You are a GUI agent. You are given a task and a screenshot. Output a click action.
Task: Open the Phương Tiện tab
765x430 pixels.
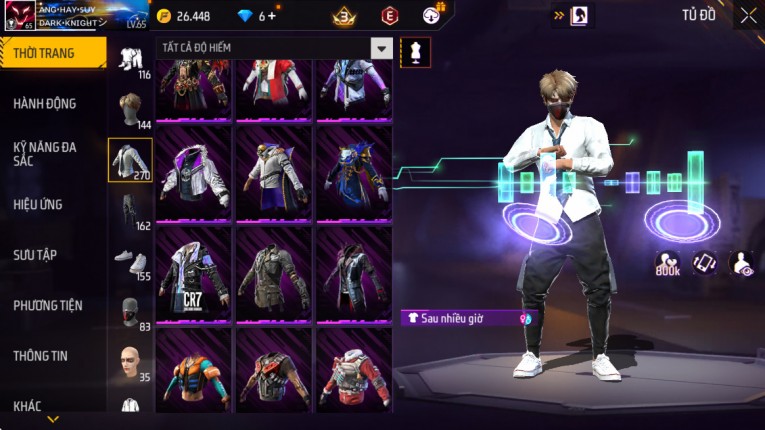(x=48, y=305)
